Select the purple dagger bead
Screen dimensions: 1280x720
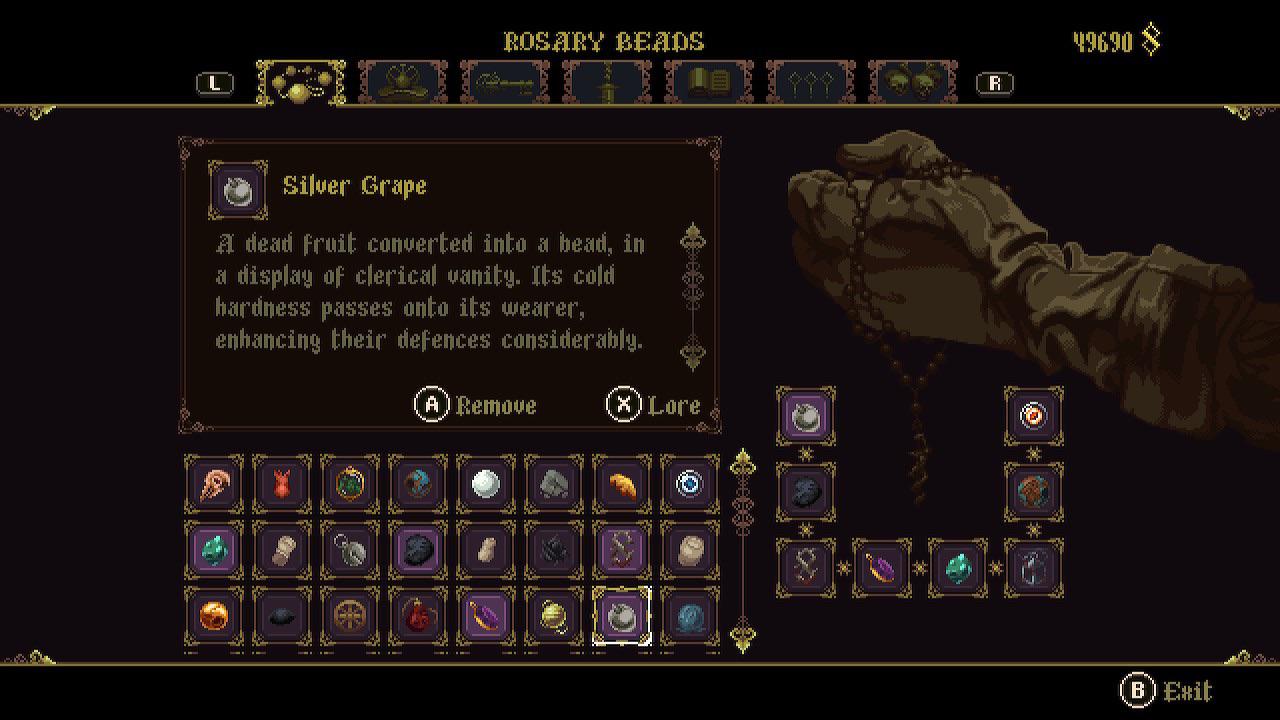pos(485,619)
